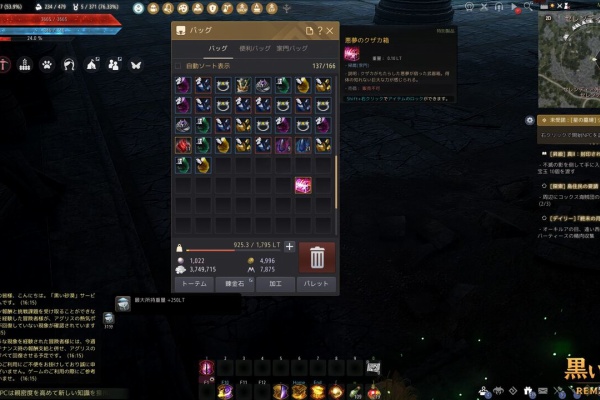This screenshot has height=400, width=600.
Task: Expand weight limit with plus button
Action: 290,246
